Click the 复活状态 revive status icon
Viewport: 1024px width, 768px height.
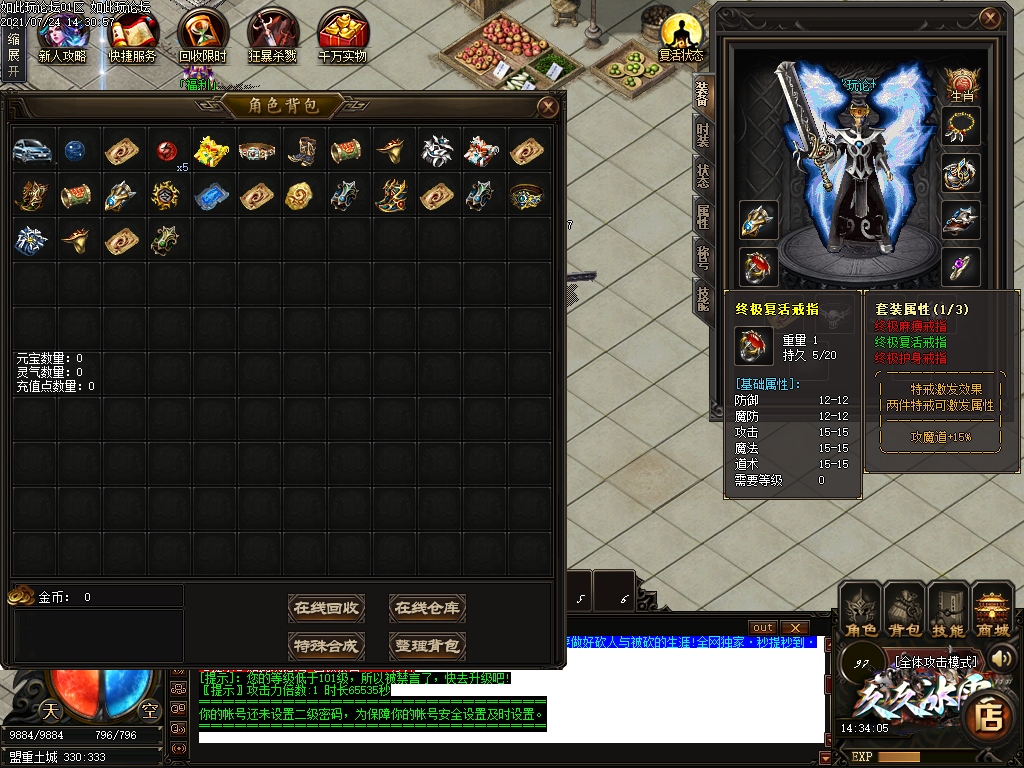tap(681, 34)
